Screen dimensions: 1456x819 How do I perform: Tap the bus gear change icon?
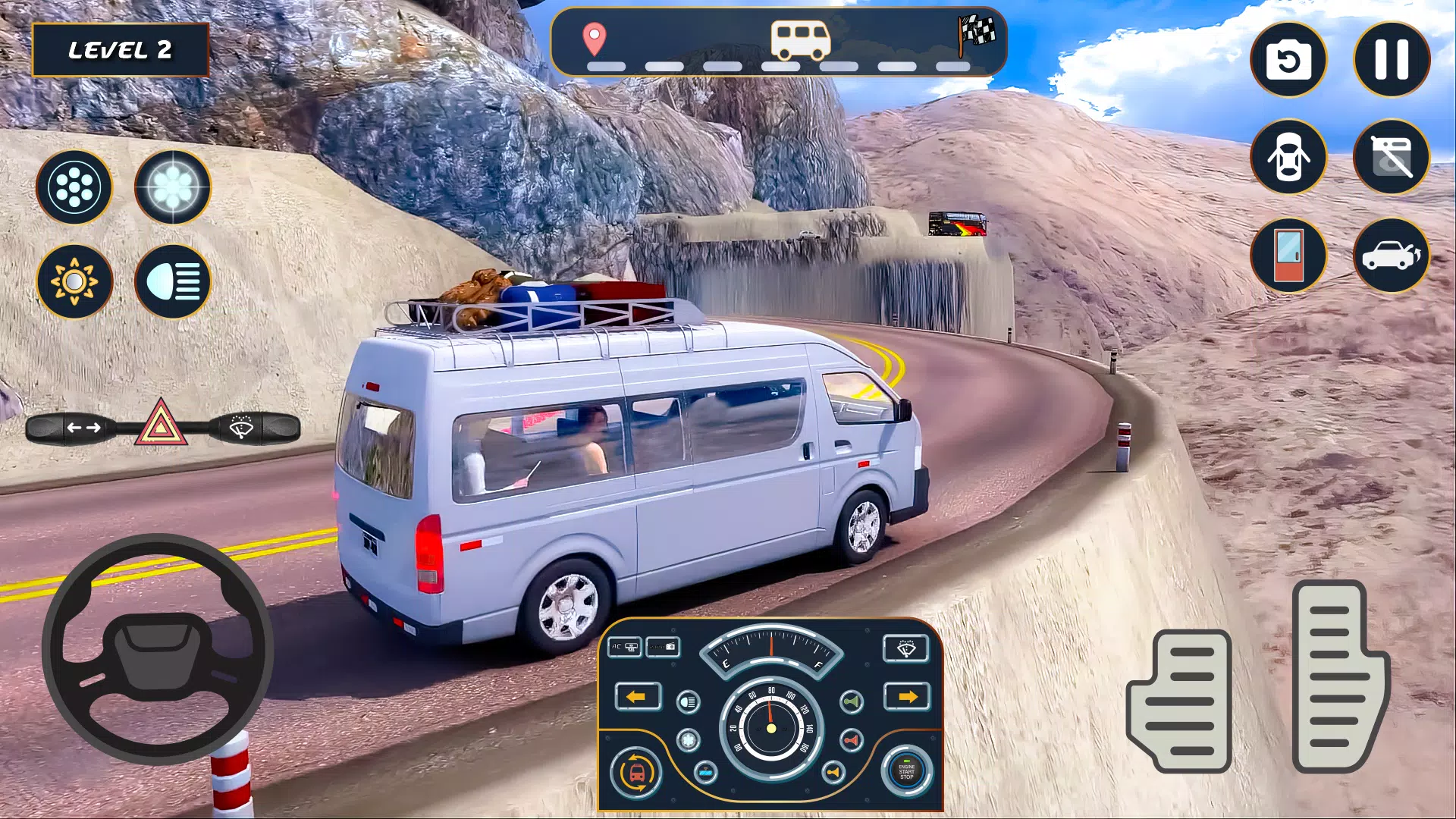637,773
